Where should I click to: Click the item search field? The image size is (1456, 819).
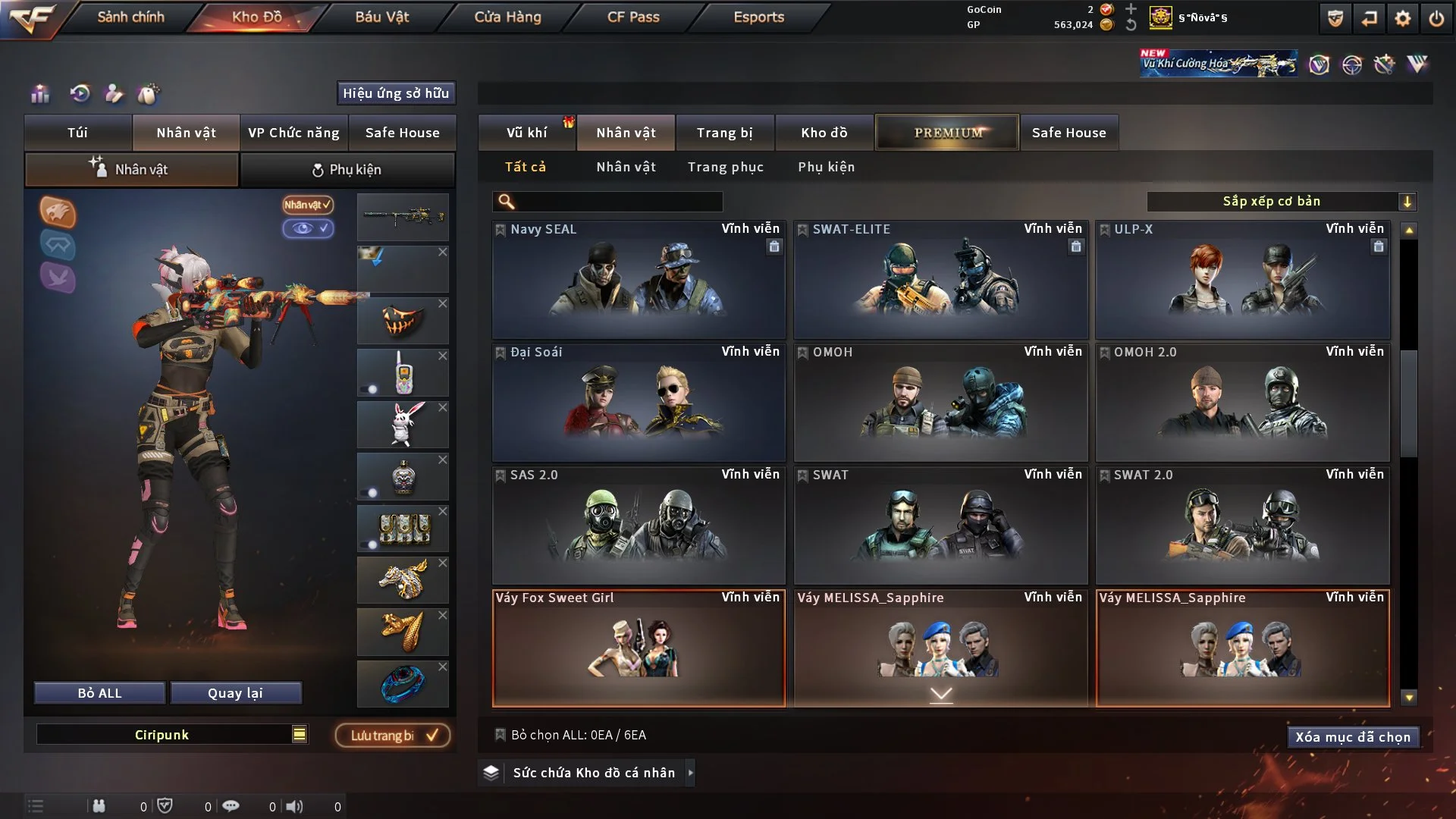coord(618,202)
